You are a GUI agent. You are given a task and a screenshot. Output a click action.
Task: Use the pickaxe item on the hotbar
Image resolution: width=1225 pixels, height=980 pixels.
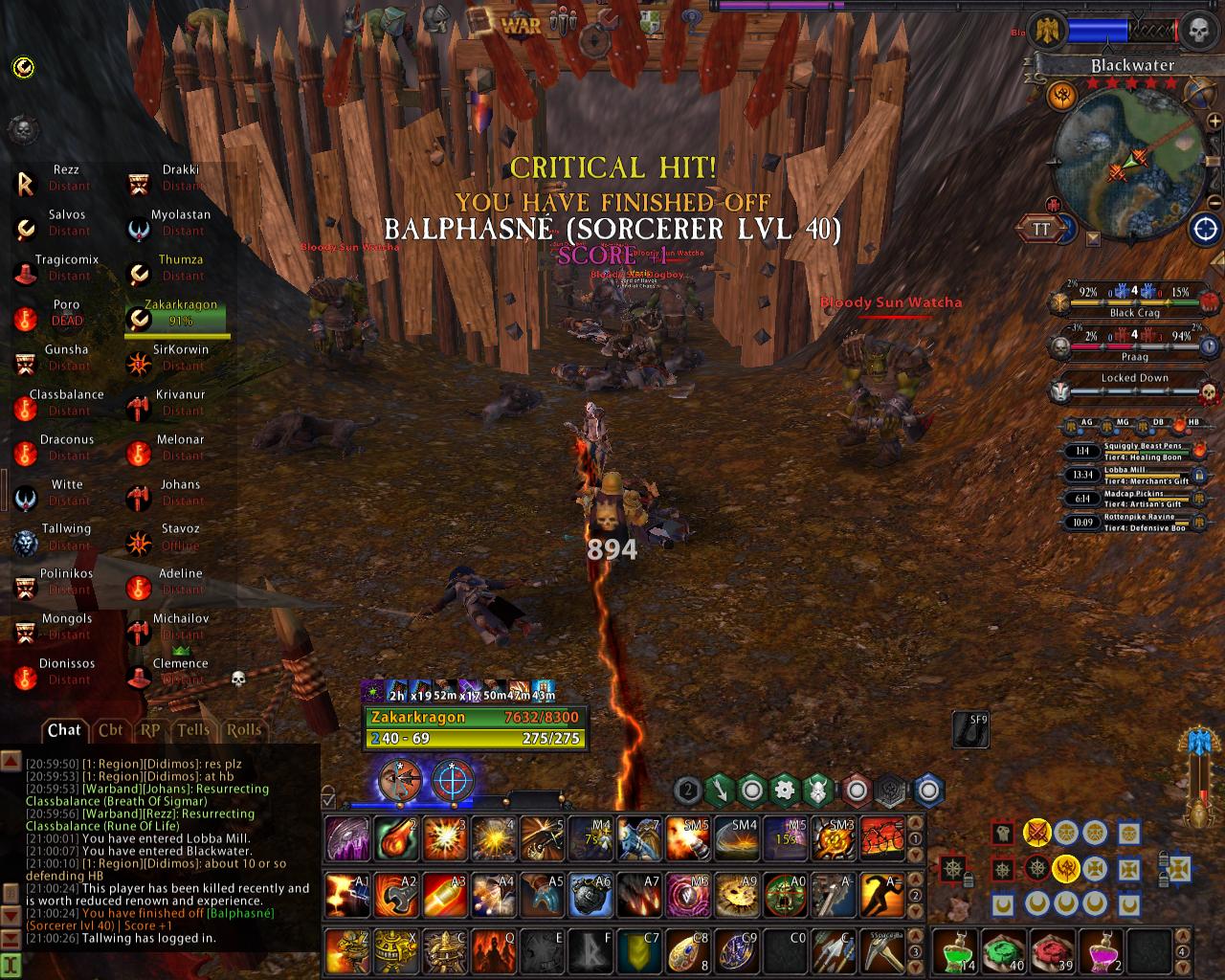point(881,950)
